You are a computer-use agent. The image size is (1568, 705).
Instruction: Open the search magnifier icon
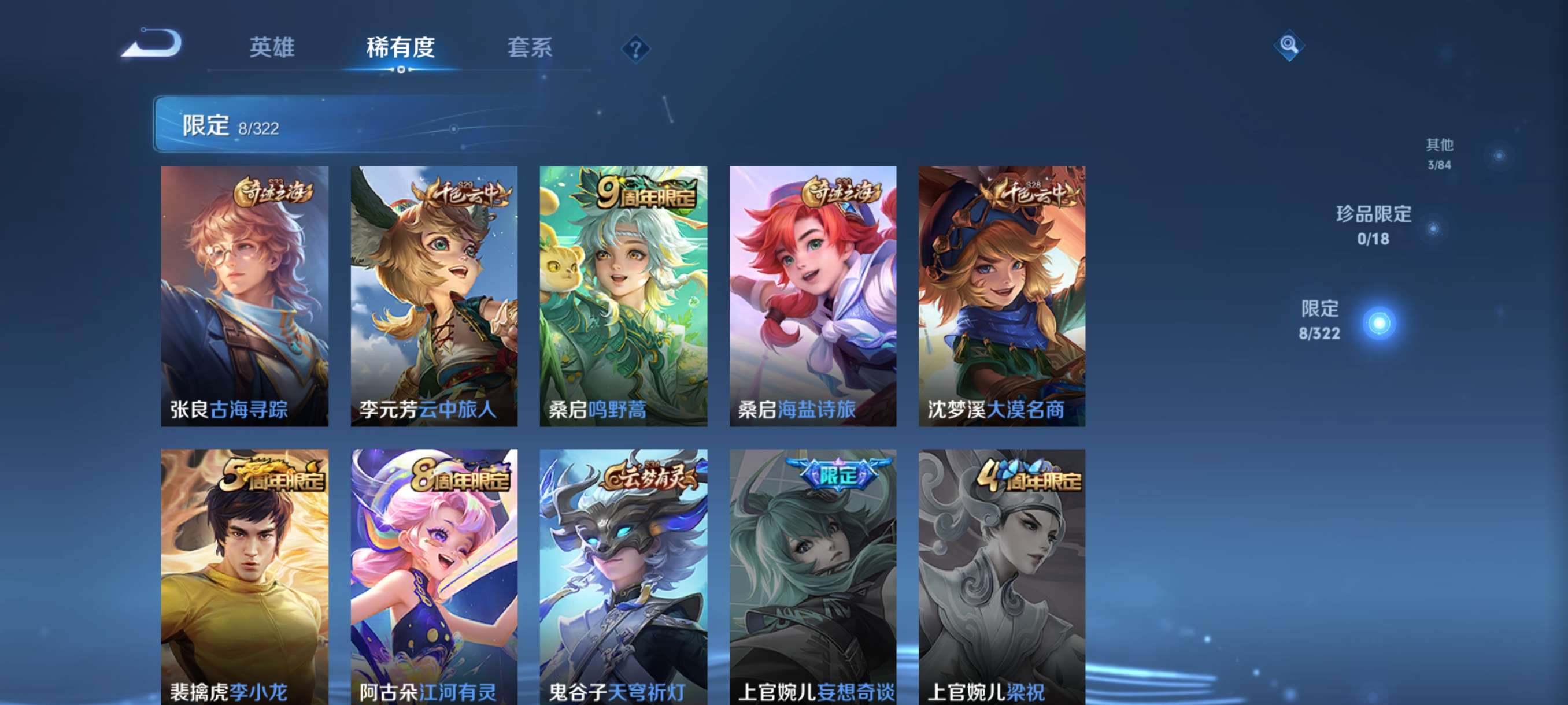(1290, 45)
